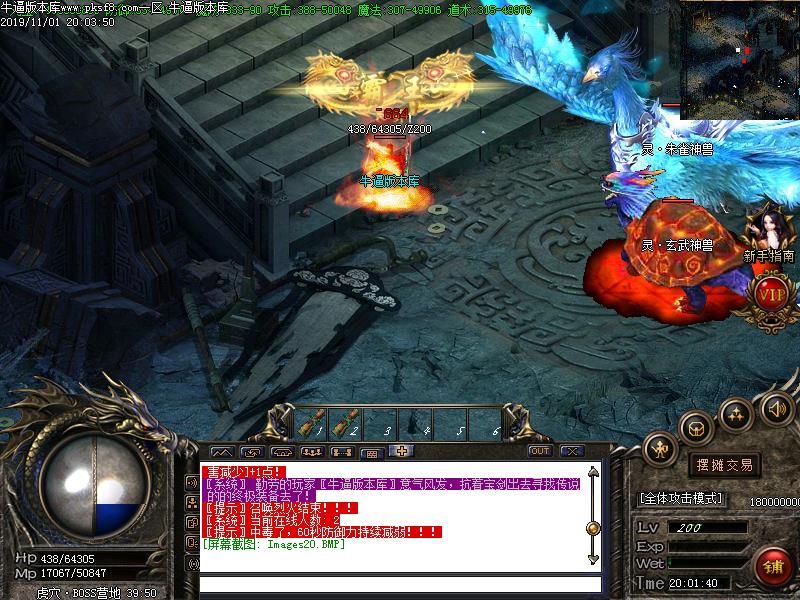Viewport: 800px width, 600px height.
Task: Click the gold plus chat toolbar button
Action: 401,451
